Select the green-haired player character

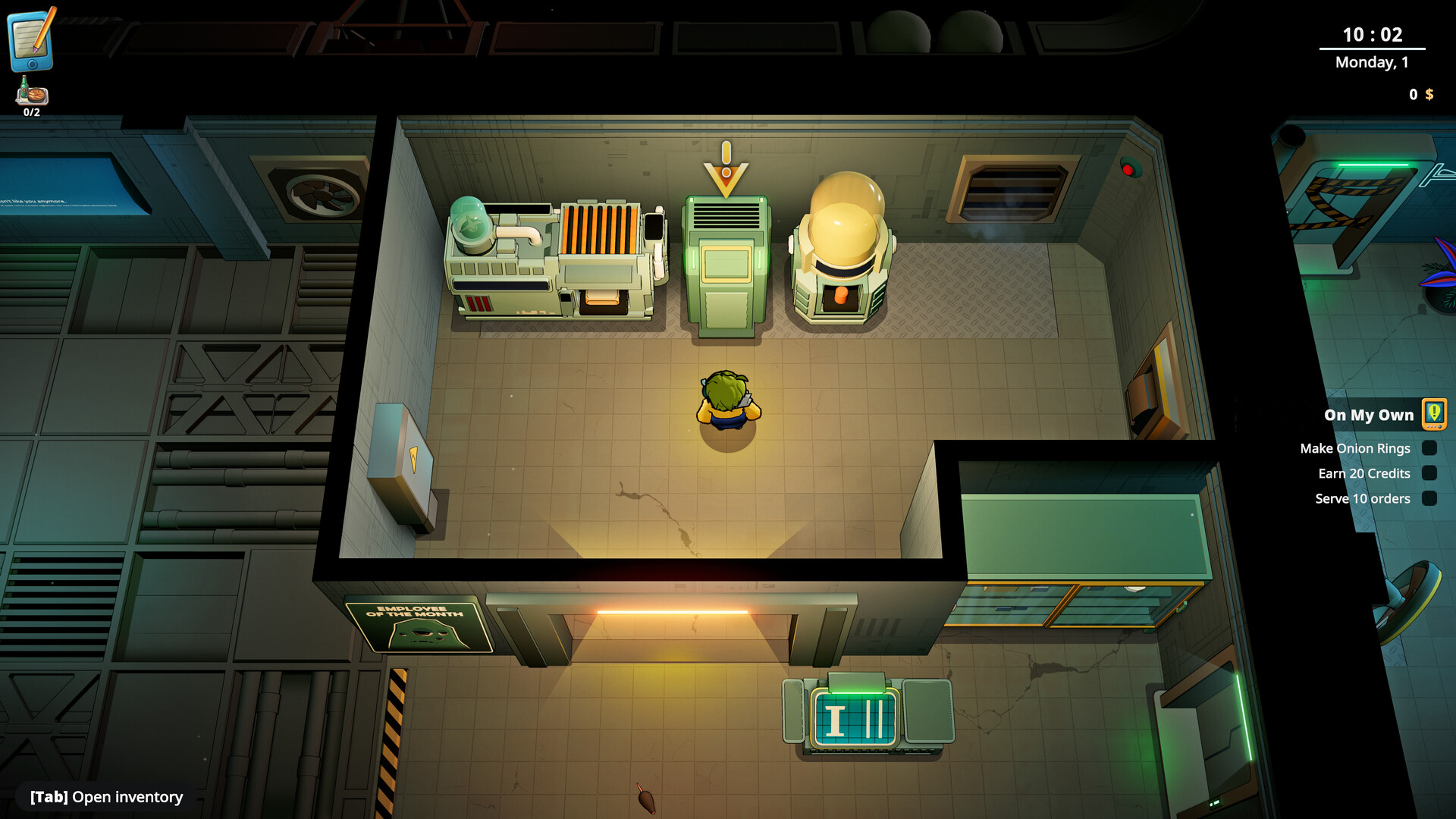(x=726, y=398)
